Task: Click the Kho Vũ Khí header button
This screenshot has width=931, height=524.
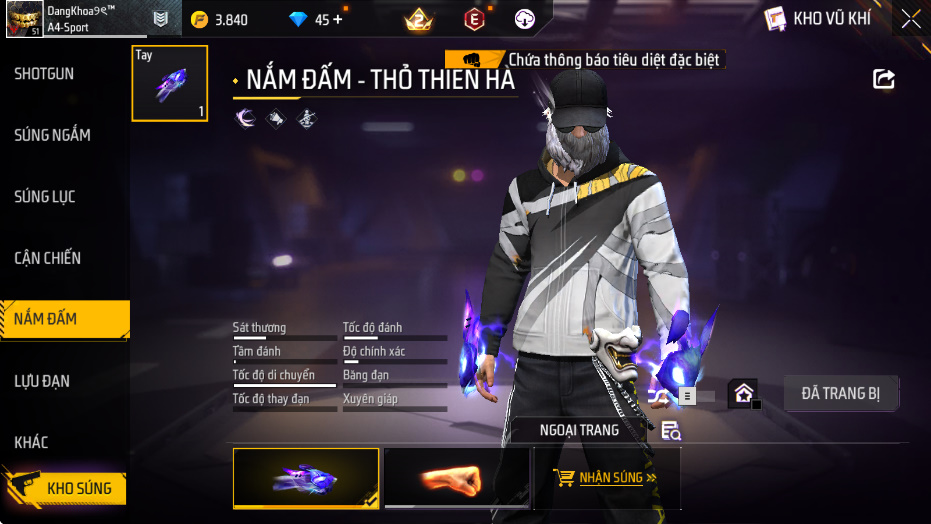Action: (x=818, y=18)
